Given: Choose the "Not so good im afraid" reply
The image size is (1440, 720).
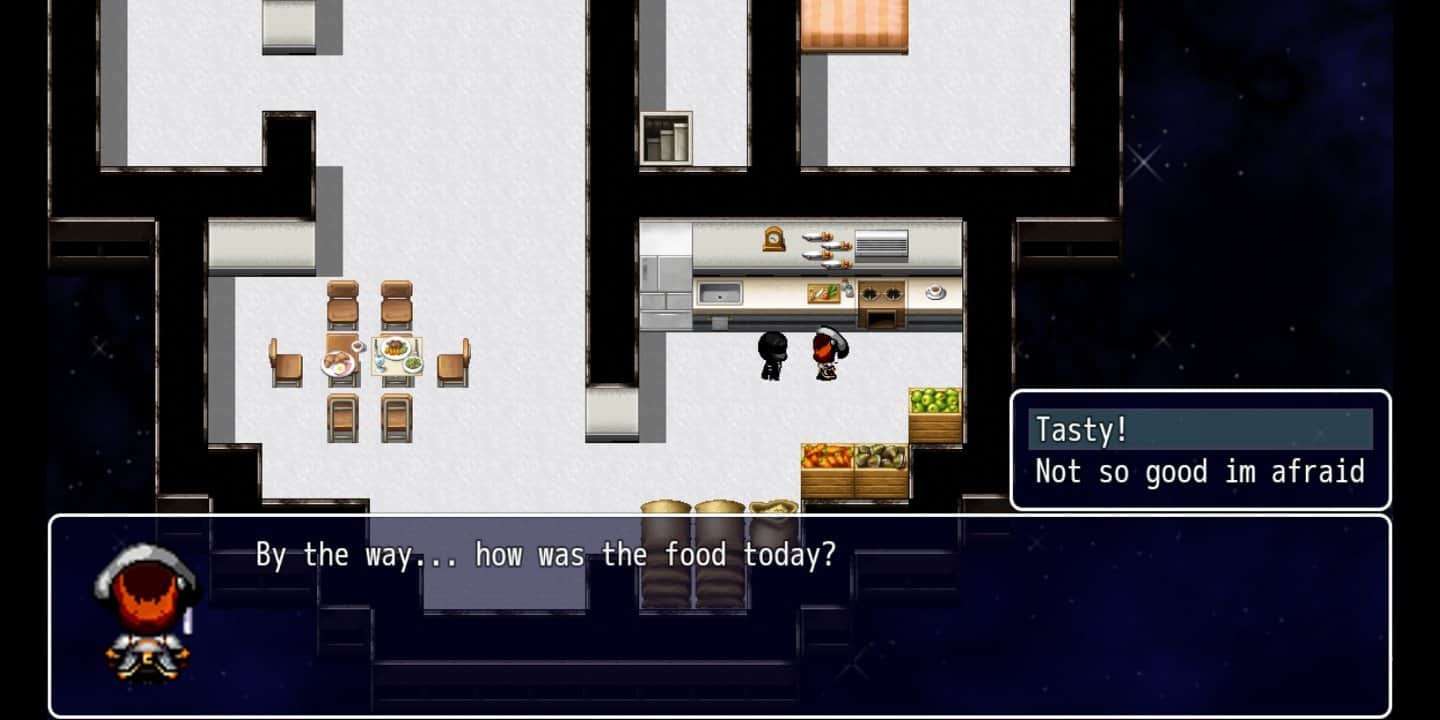Looking at the screenshot, I should click(1200, 471).
